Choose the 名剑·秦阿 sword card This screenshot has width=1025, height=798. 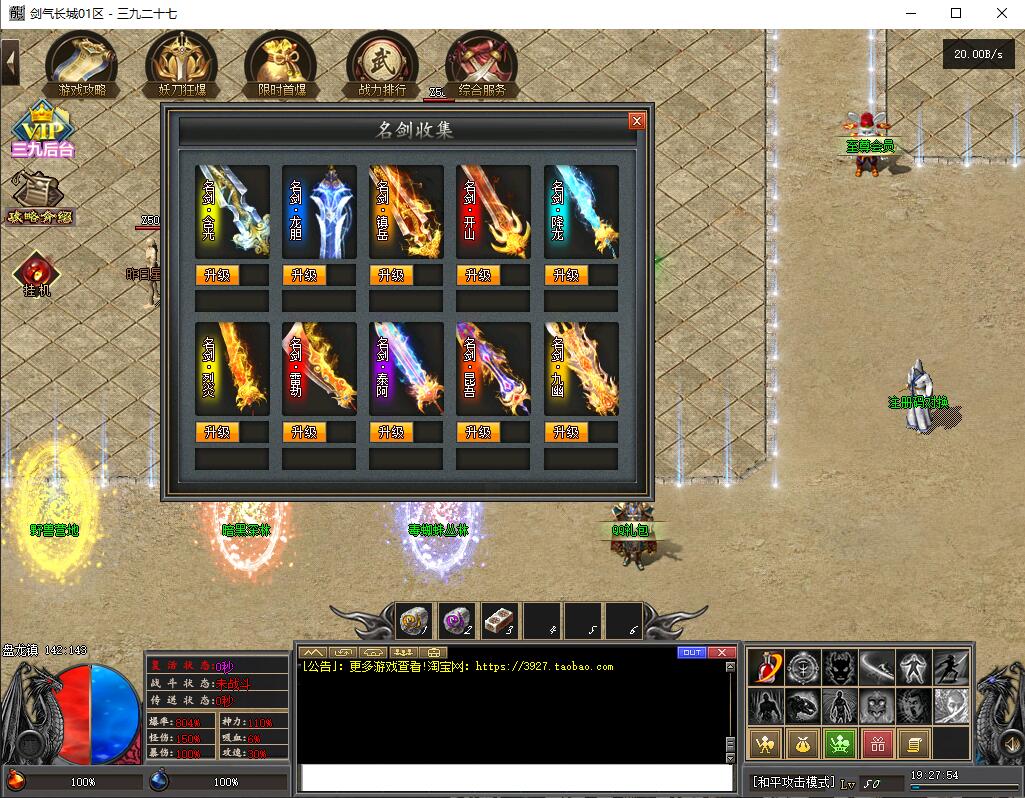406,368
